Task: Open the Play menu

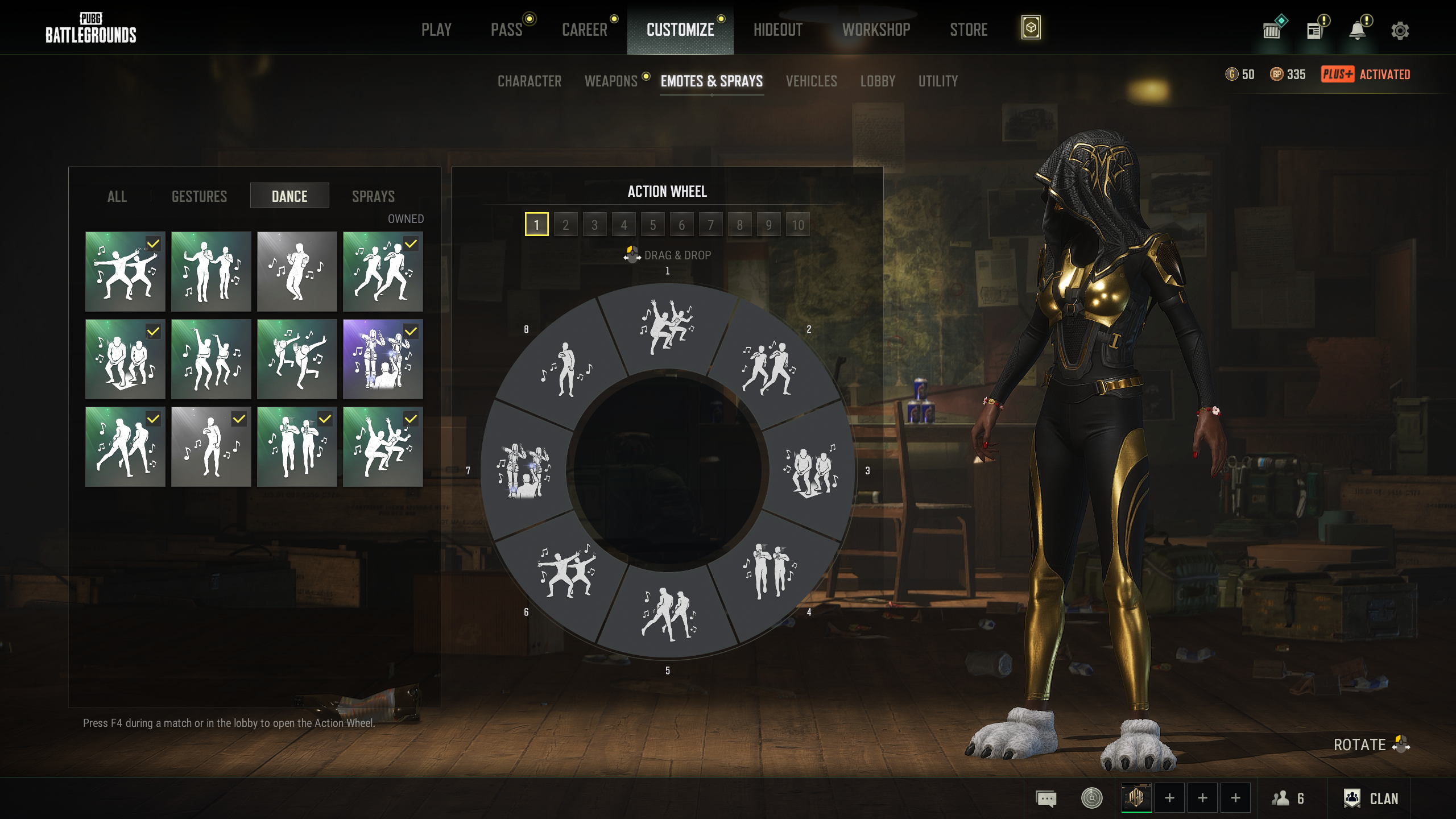Action: coord(436,30)
